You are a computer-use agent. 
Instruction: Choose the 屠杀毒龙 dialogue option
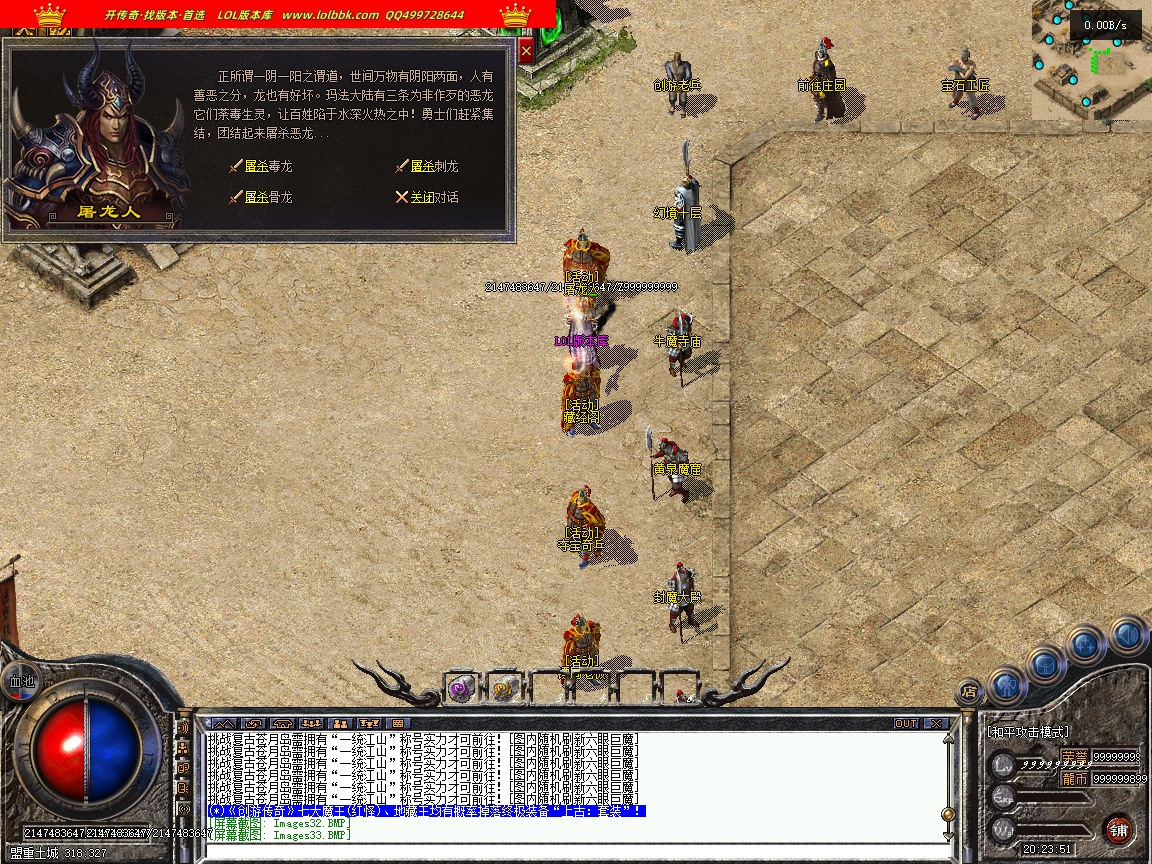coord(268,167)
